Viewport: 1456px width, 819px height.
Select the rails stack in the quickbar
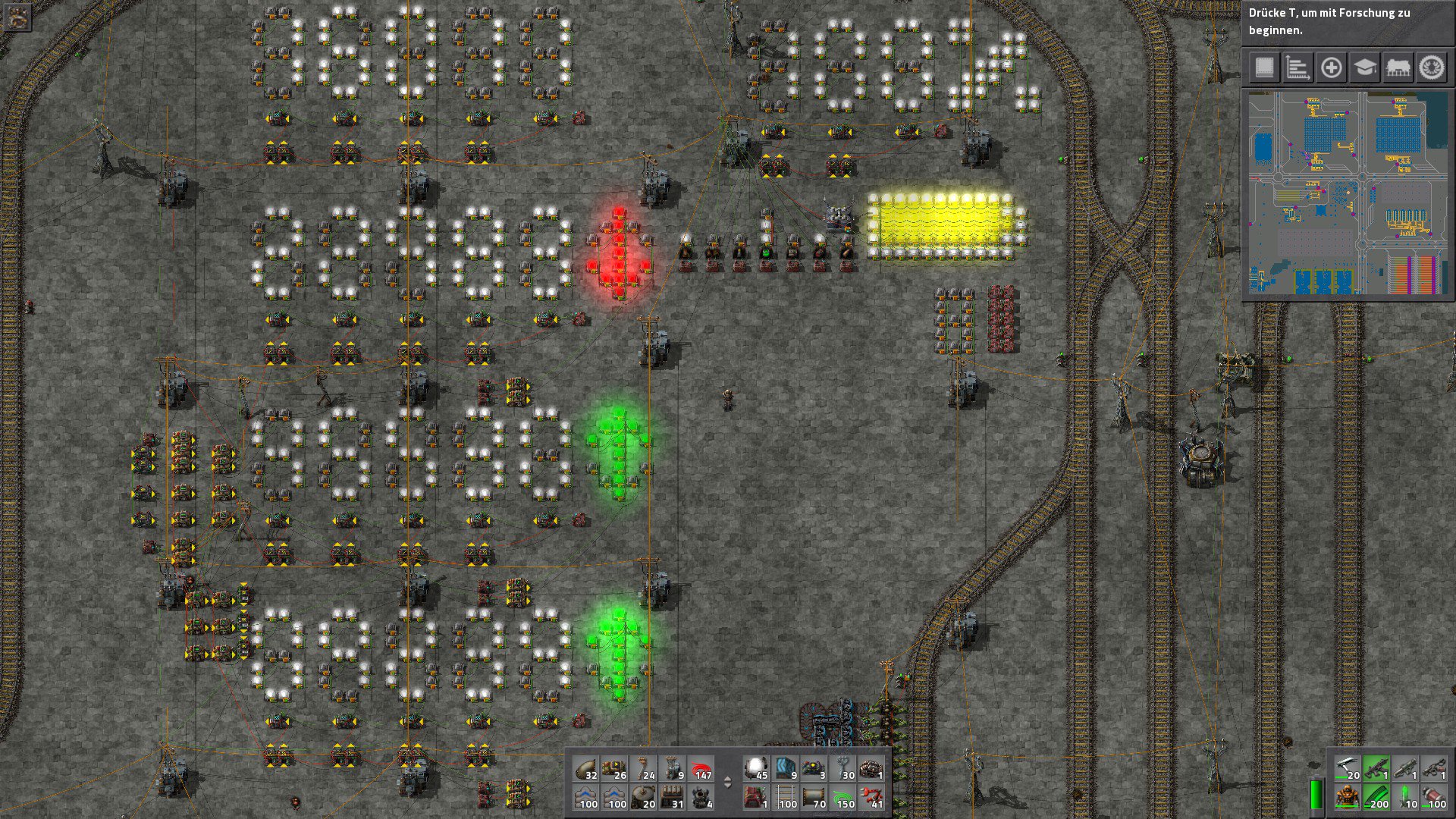point(786,797)
